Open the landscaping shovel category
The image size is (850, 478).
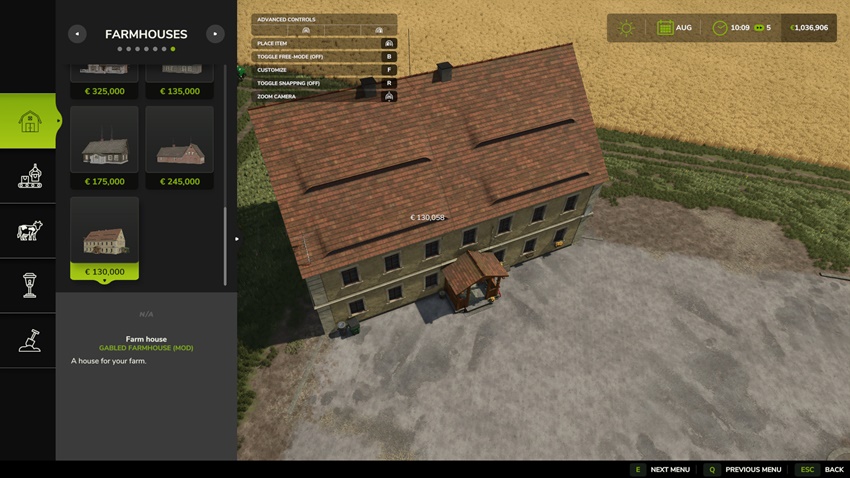[29, 340]
